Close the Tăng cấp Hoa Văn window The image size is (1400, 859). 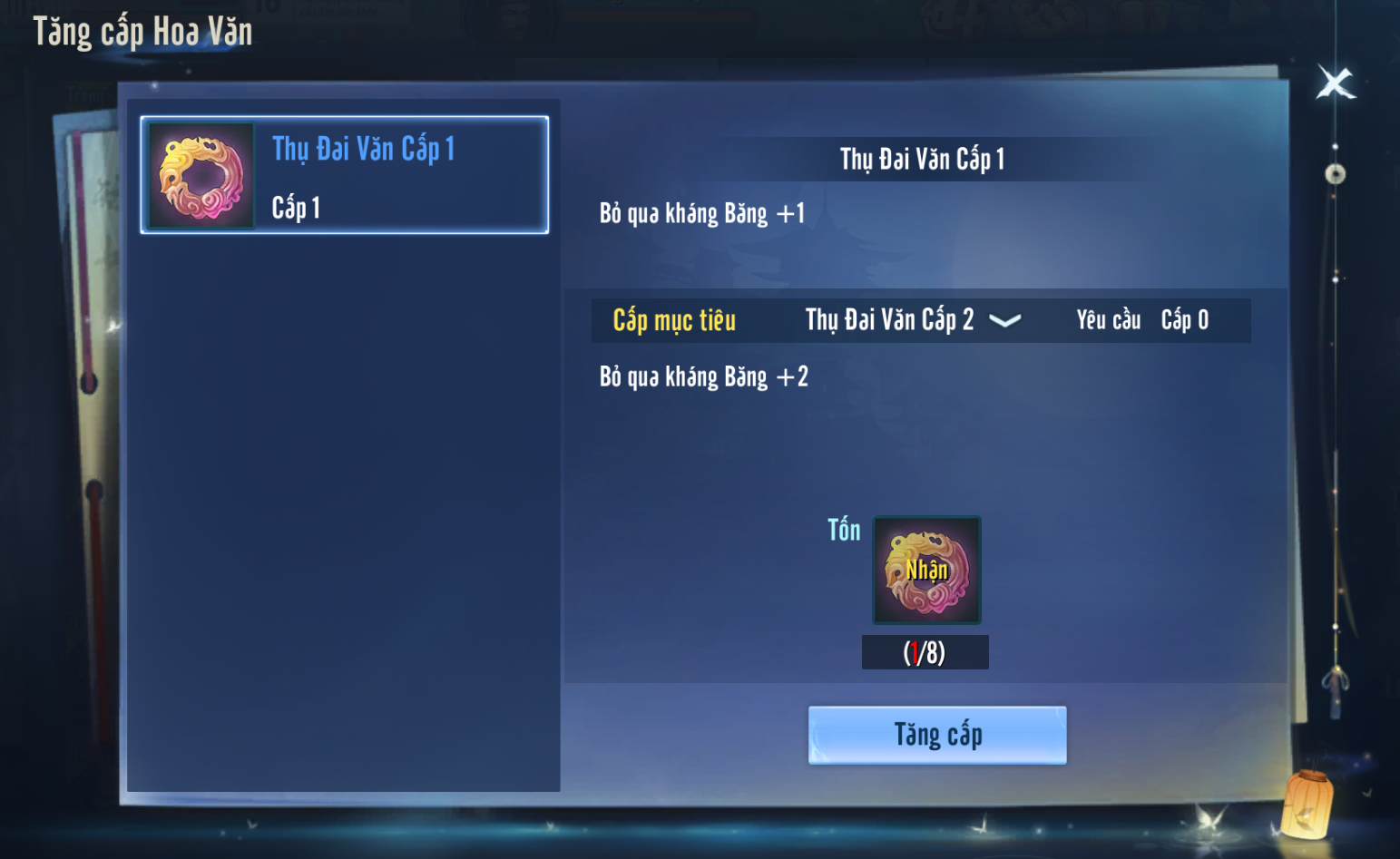click(x=1335, y=83)
